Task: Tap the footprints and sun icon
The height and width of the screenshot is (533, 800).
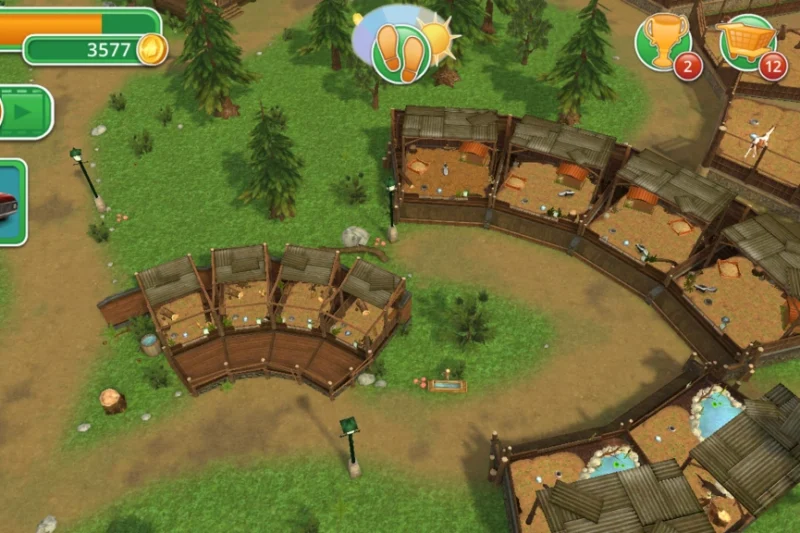Action: pyautogui.click(x=402, y=46)
